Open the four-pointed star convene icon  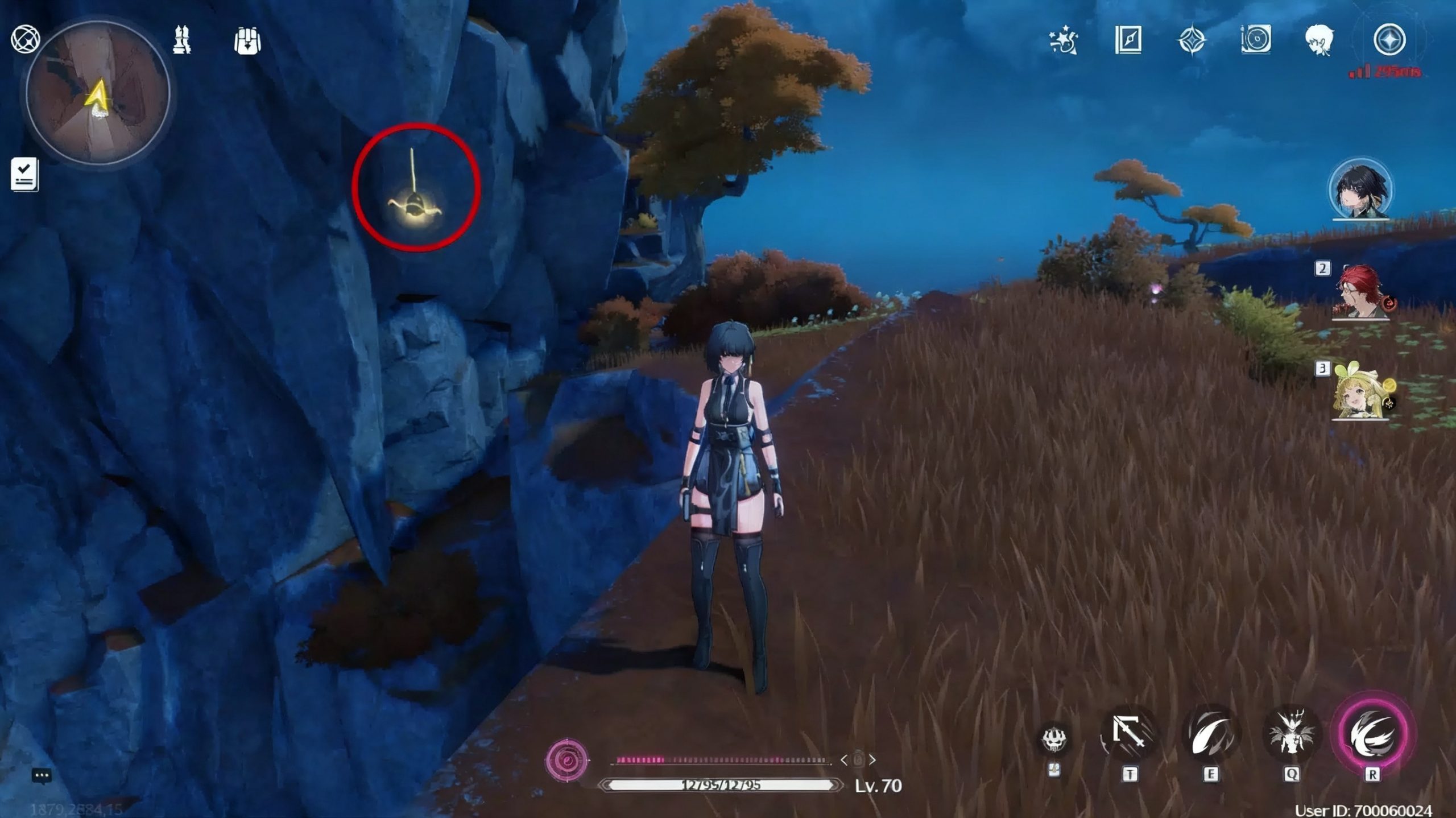[1192, 40]
